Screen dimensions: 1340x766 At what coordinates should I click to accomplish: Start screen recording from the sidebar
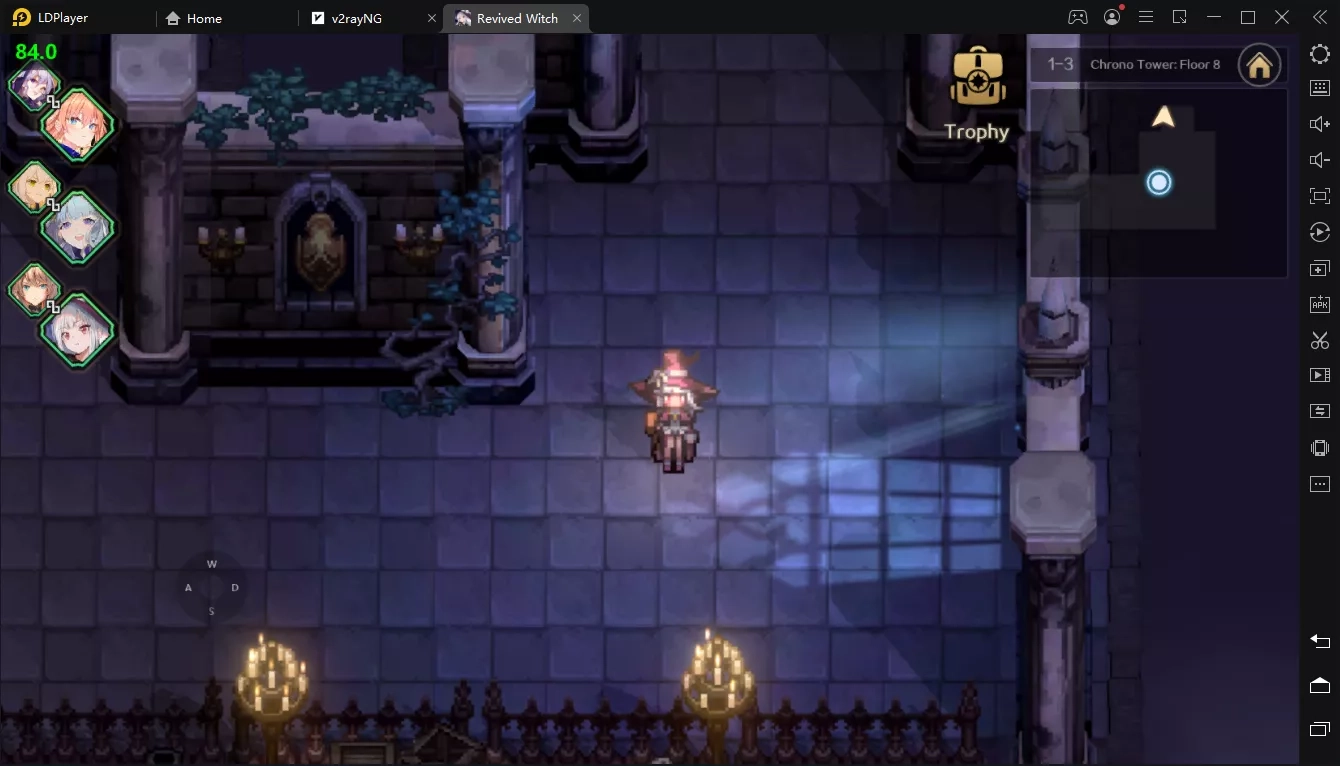tap(1320, 374)
